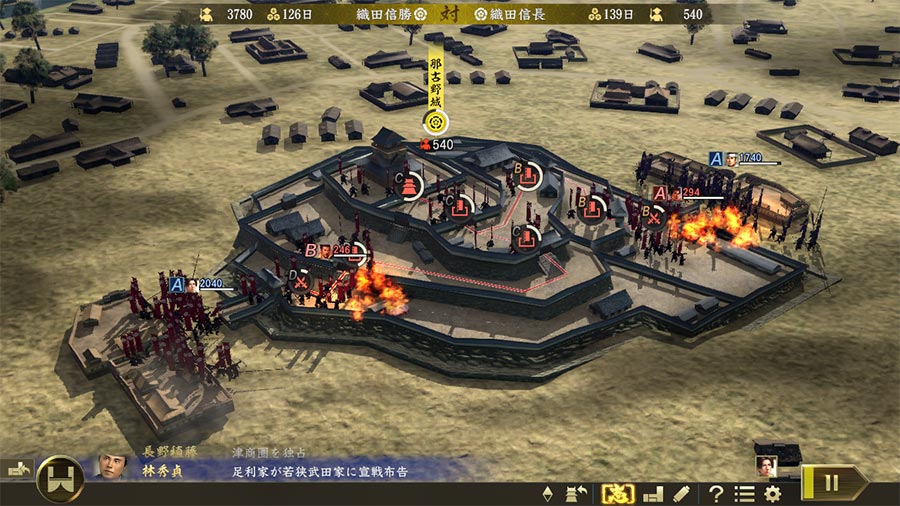This screenshot has height=506, width=900.
Task: Show help via the question mark icon
Action: pyautogui.click(x=716, y=493)
